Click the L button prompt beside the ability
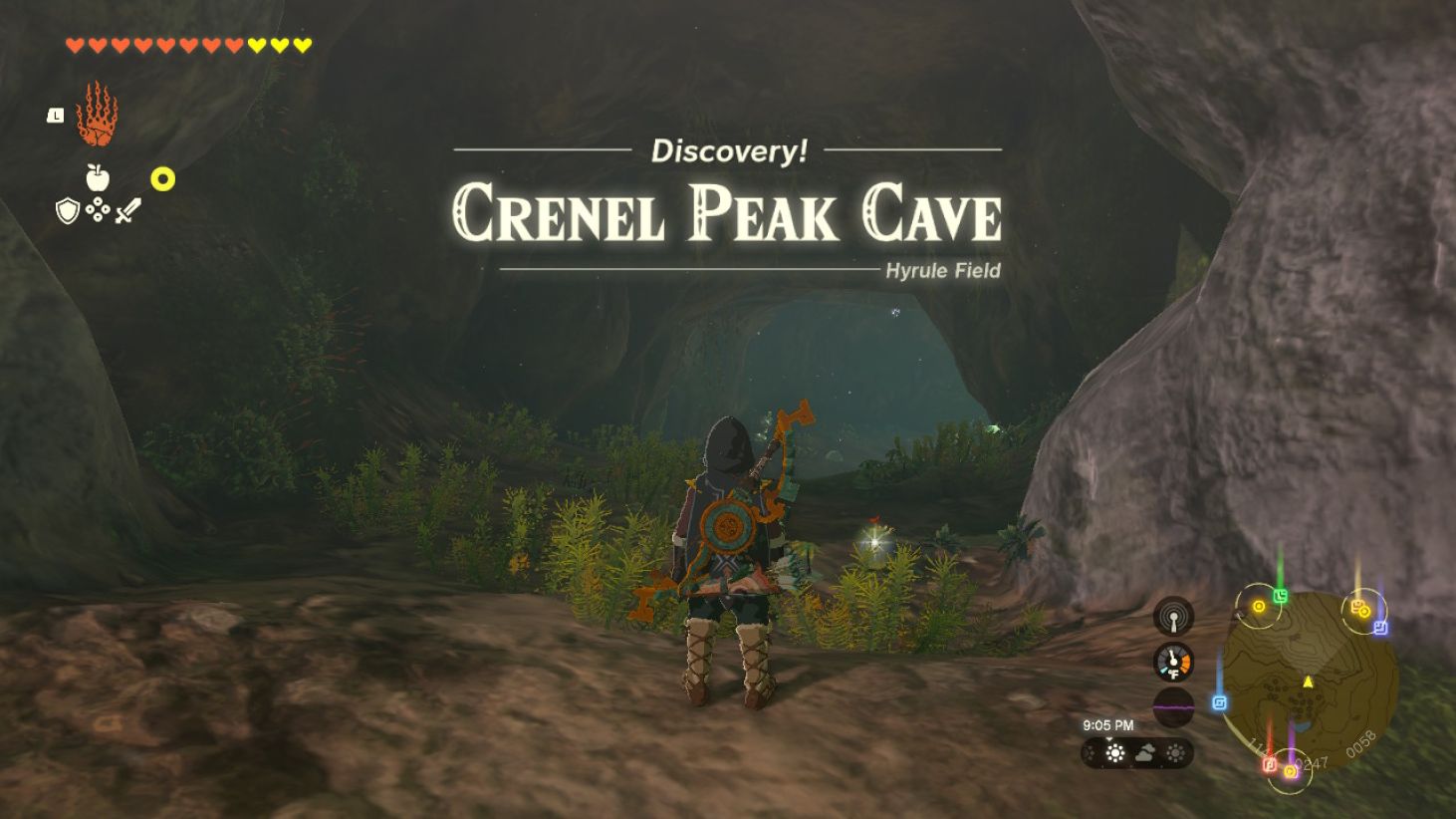 (x=55, y=115)
